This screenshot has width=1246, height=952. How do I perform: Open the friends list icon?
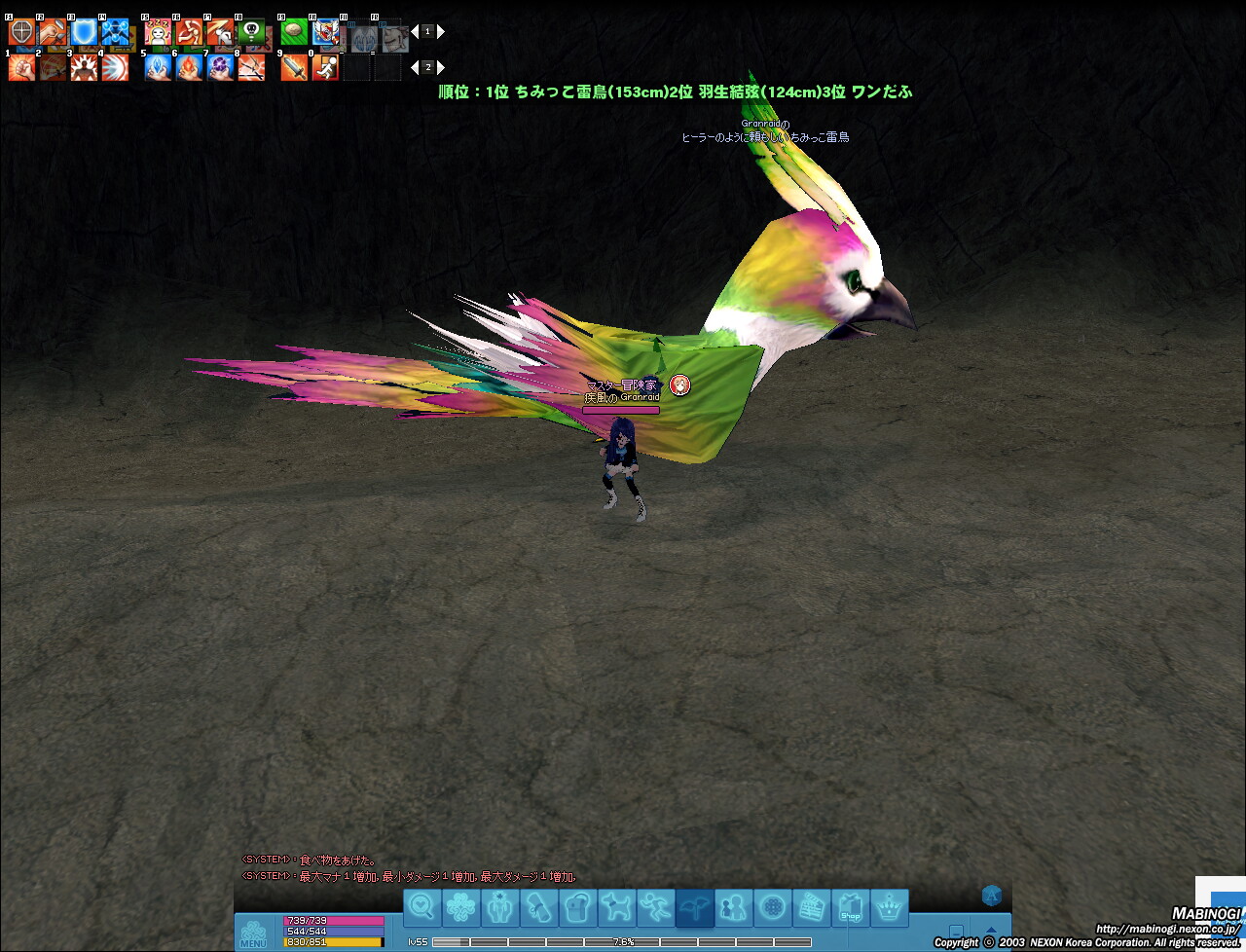click(x=733, y=908)
